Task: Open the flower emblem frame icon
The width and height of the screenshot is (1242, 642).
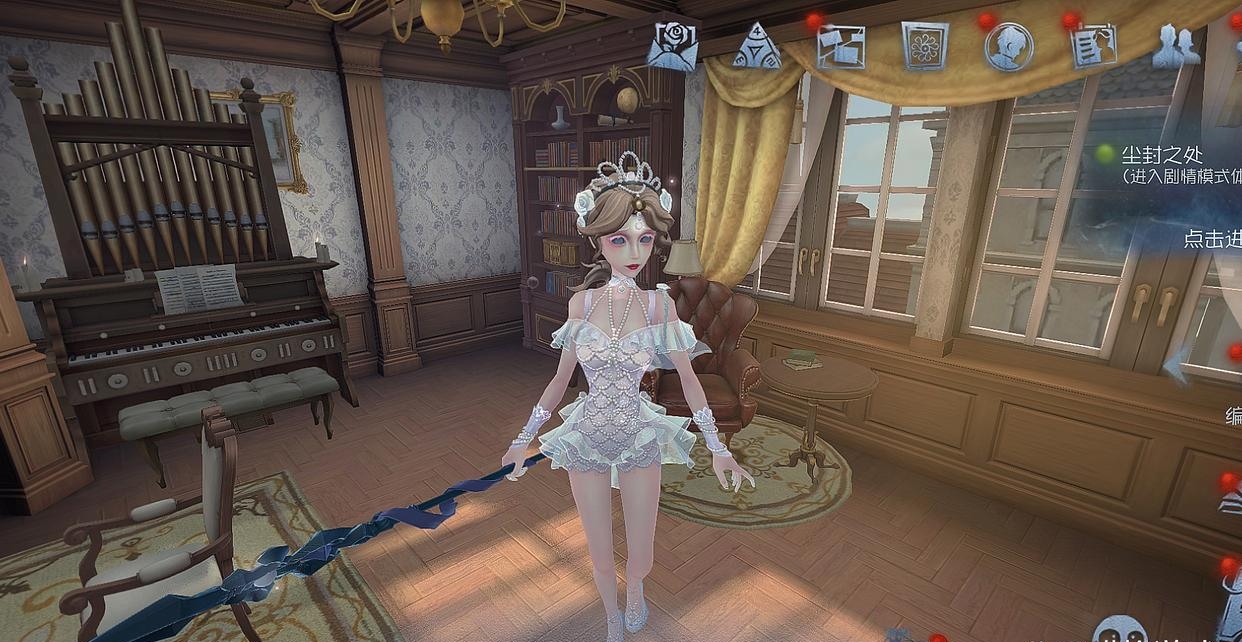Action: pos(925,46)
